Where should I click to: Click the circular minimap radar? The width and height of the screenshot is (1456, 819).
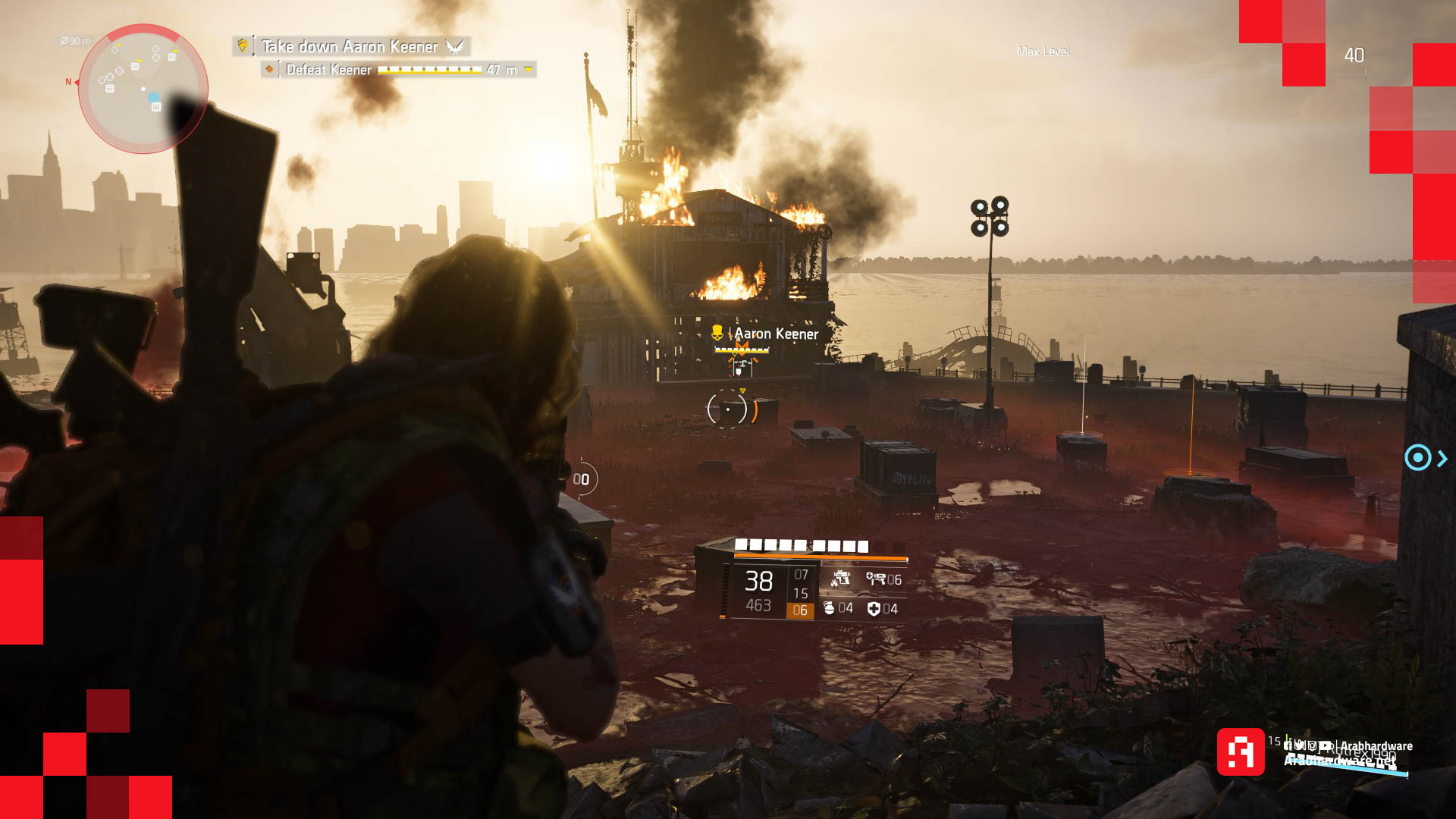coord(143,89)
